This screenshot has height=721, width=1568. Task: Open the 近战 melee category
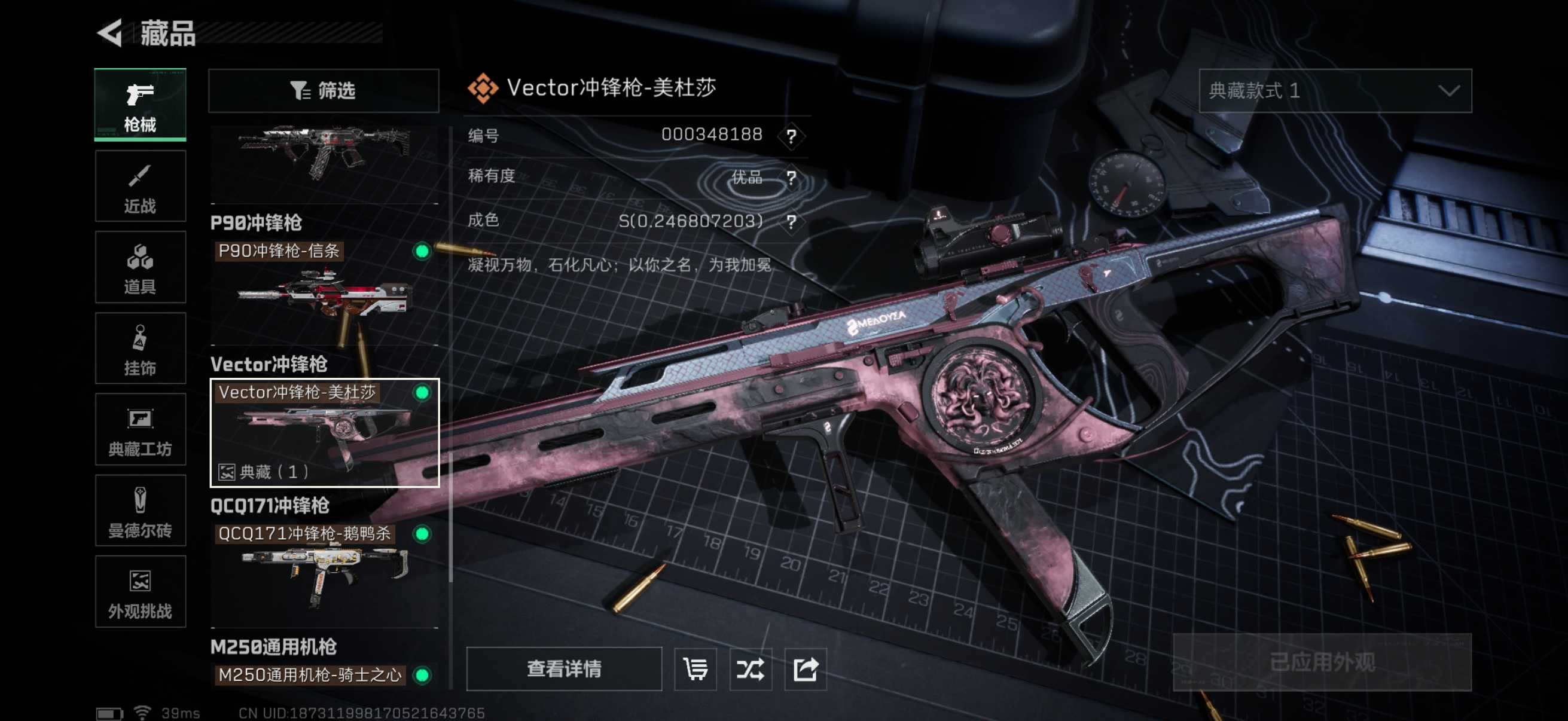click(140, 186)
